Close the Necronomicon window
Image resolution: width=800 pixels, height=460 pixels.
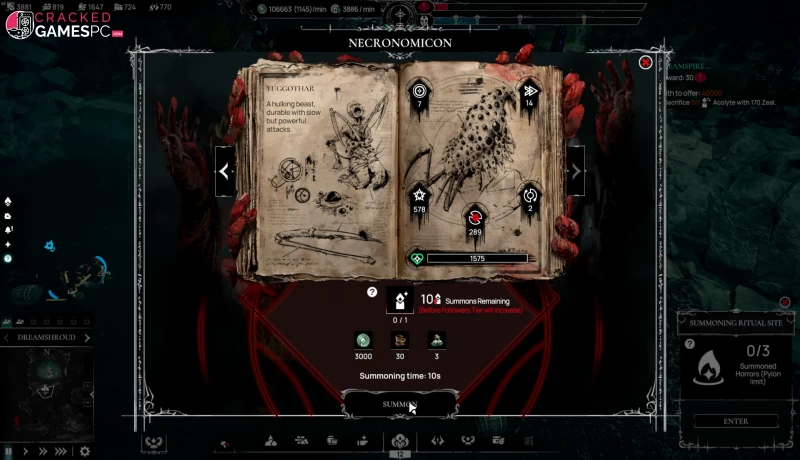coord(646,62)
